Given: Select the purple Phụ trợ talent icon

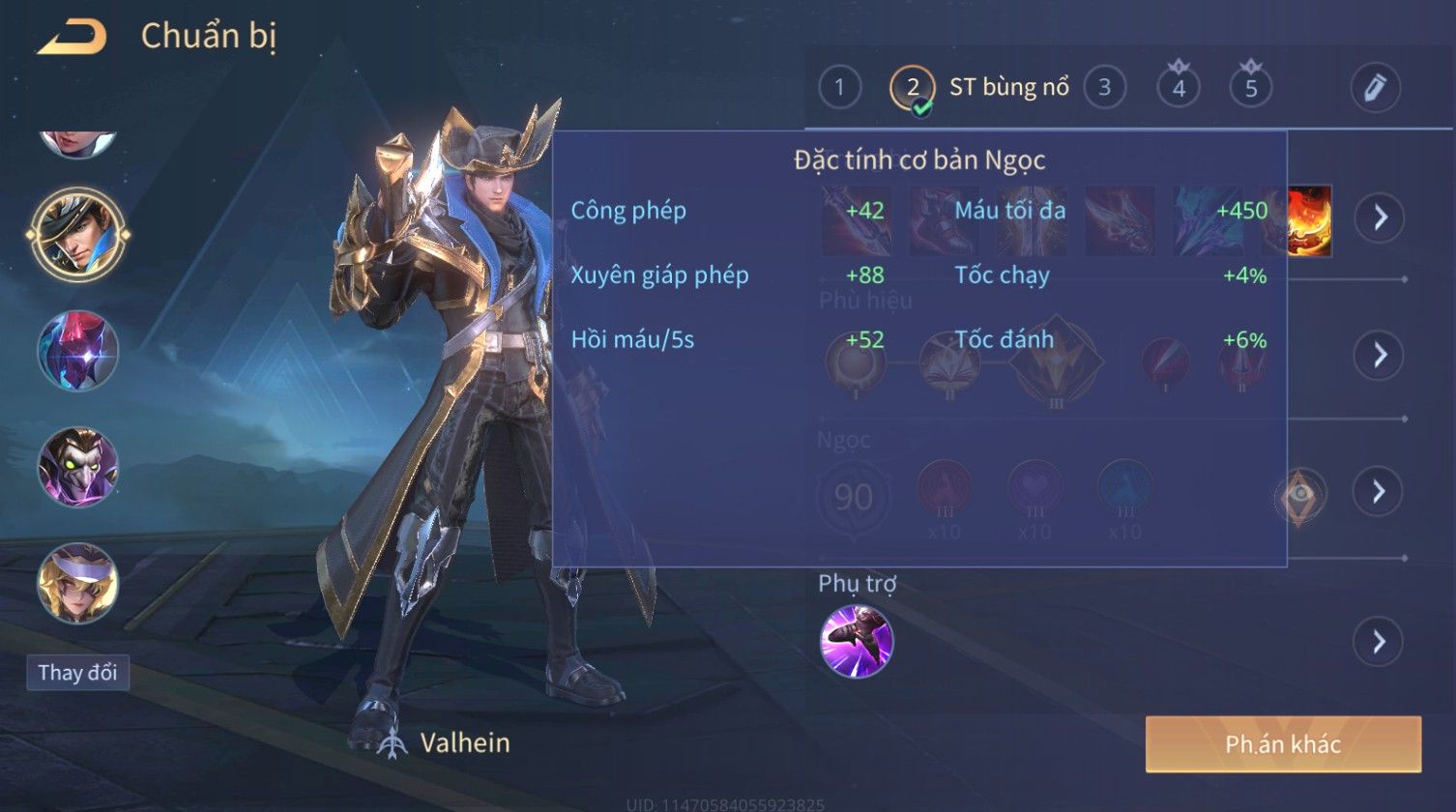Looking at the screenshot, I should click(857, 641).
